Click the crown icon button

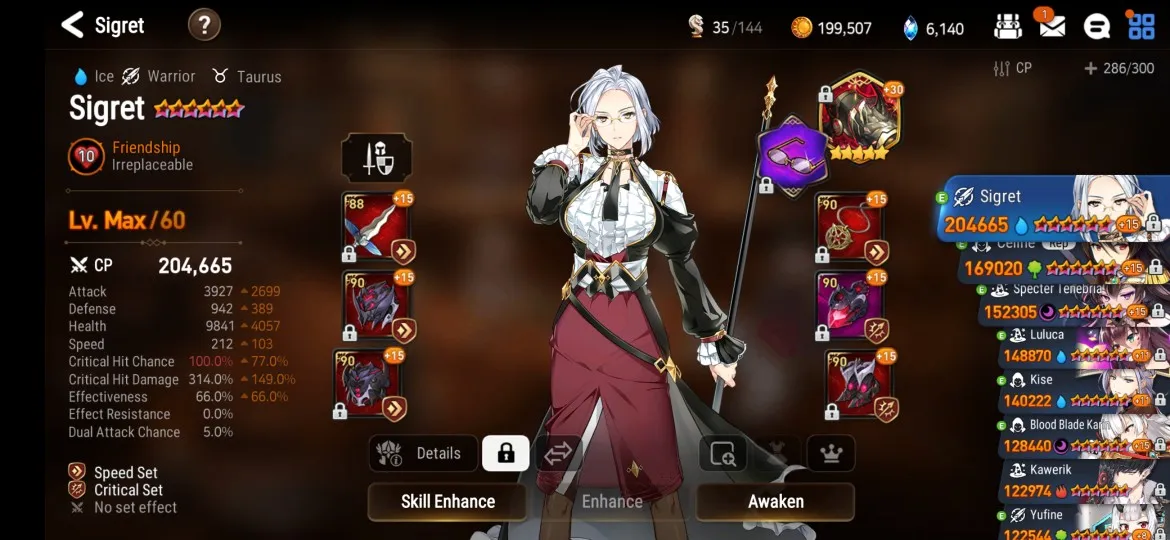tap(830, 453)
